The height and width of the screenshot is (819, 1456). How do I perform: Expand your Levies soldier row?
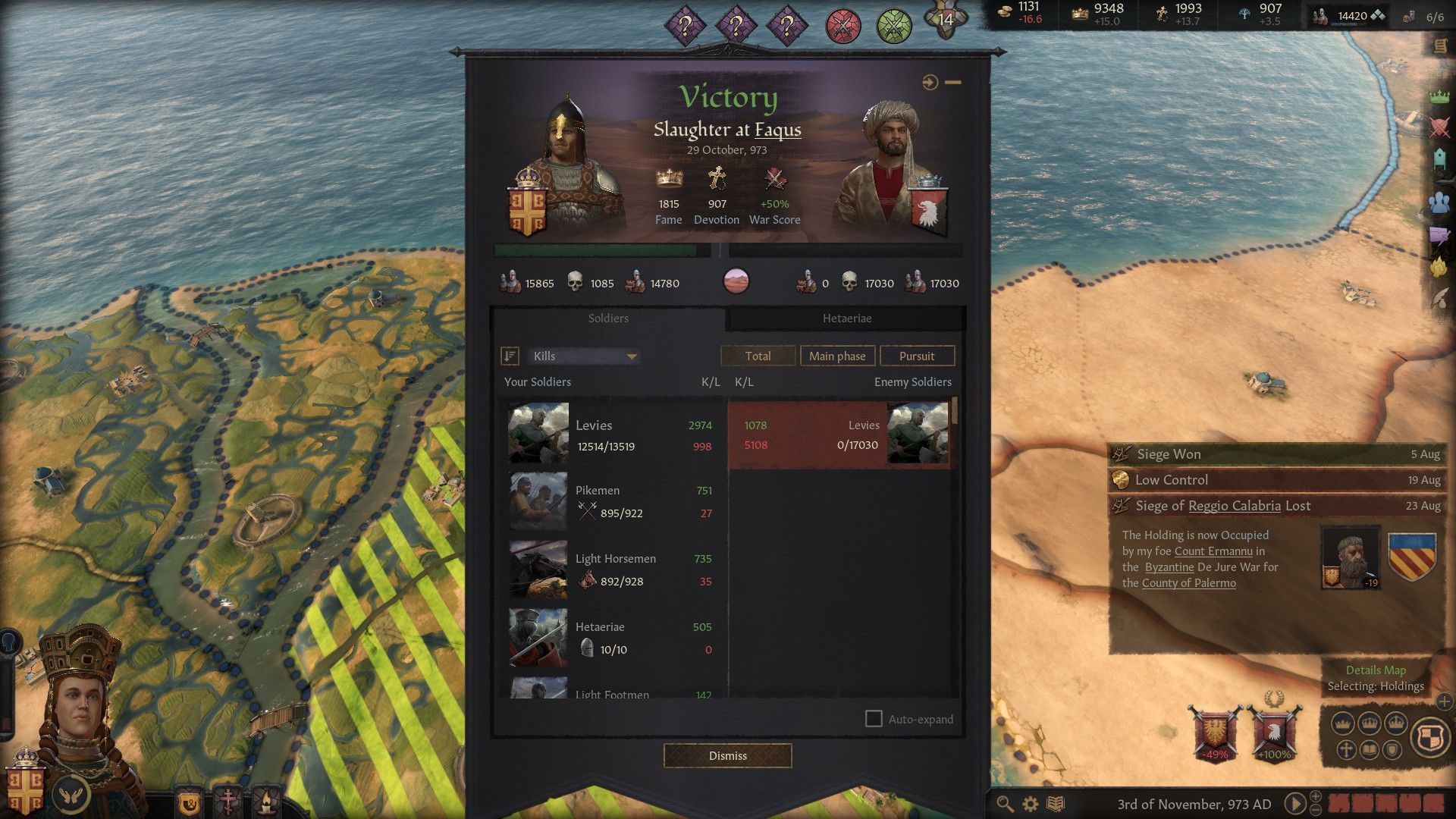610,435
